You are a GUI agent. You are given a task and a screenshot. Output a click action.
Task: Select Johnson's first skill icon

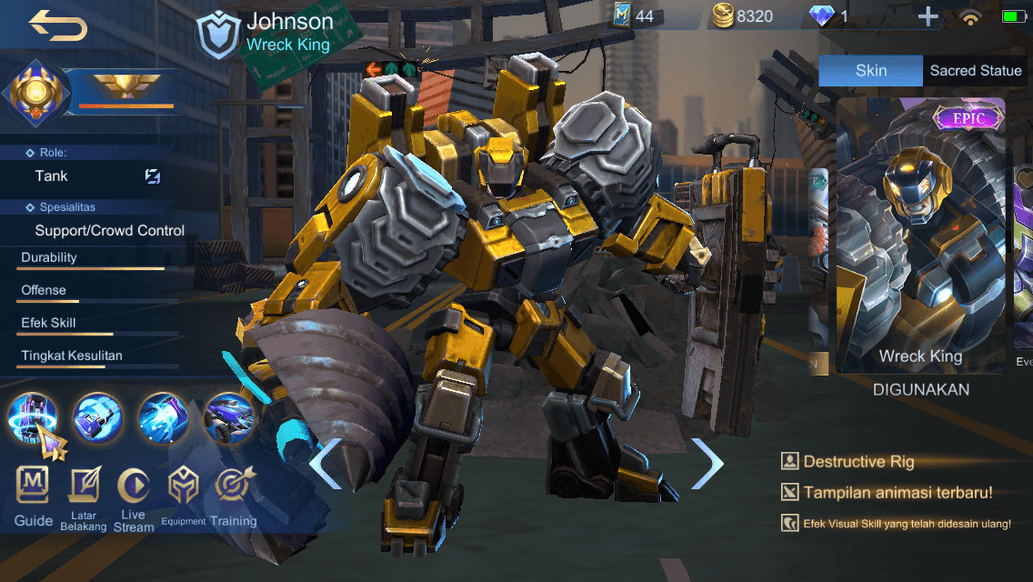pos(33,418)
